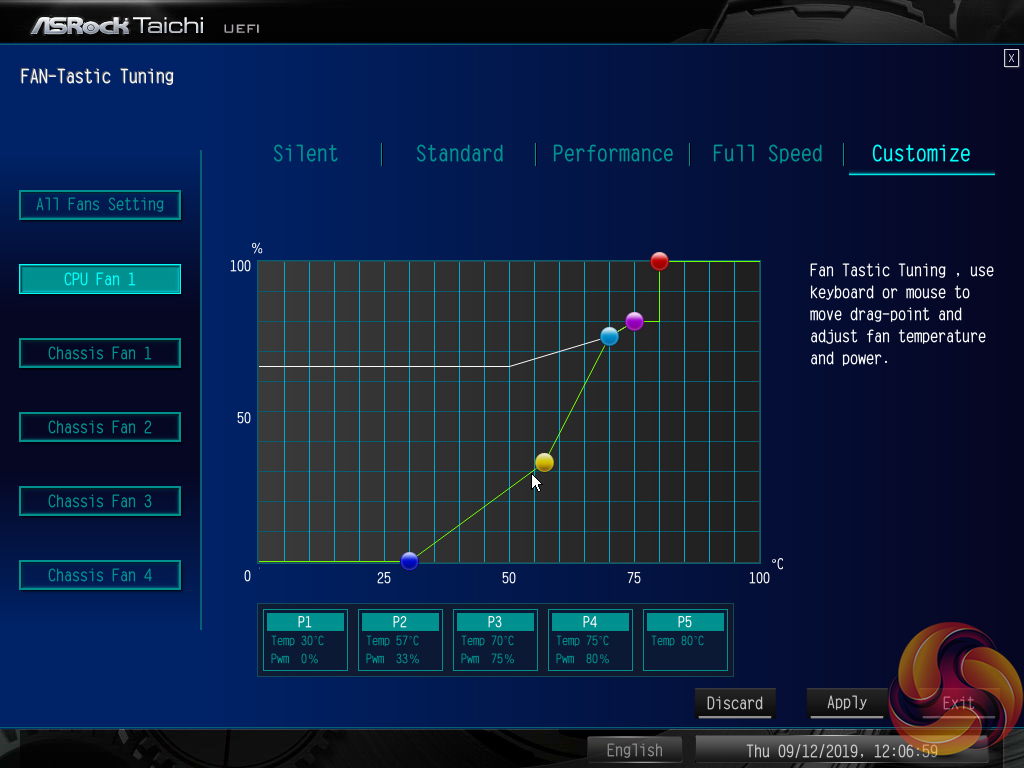Screen dimensions: 1024x768
Task: Apply the custom fan settings
Action: [847, 703]
